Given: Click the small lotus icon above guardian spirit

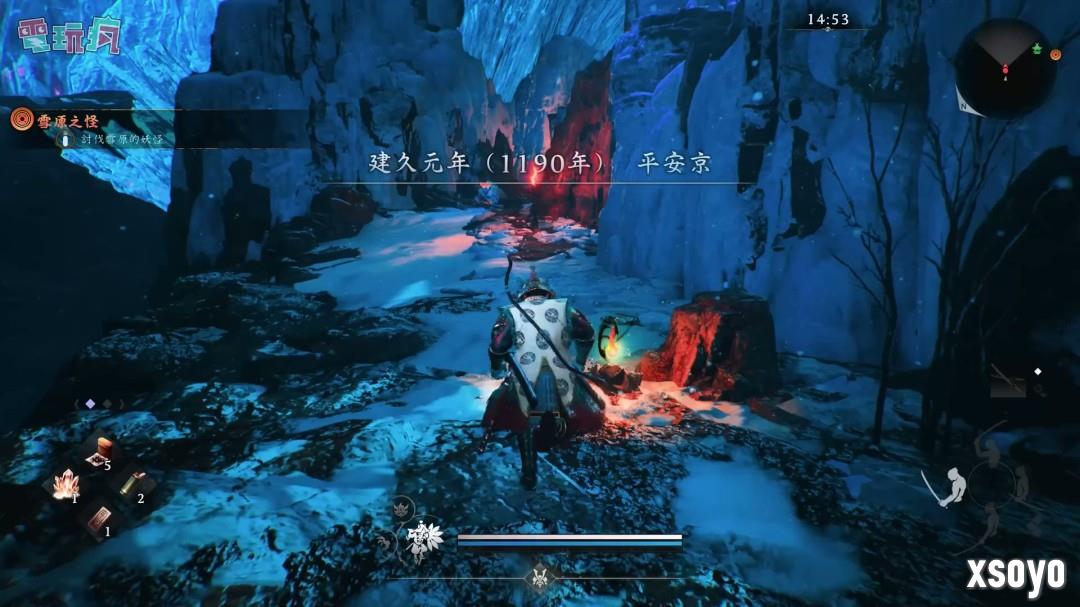Looking at the screenshot, I should tap(403, 507).
